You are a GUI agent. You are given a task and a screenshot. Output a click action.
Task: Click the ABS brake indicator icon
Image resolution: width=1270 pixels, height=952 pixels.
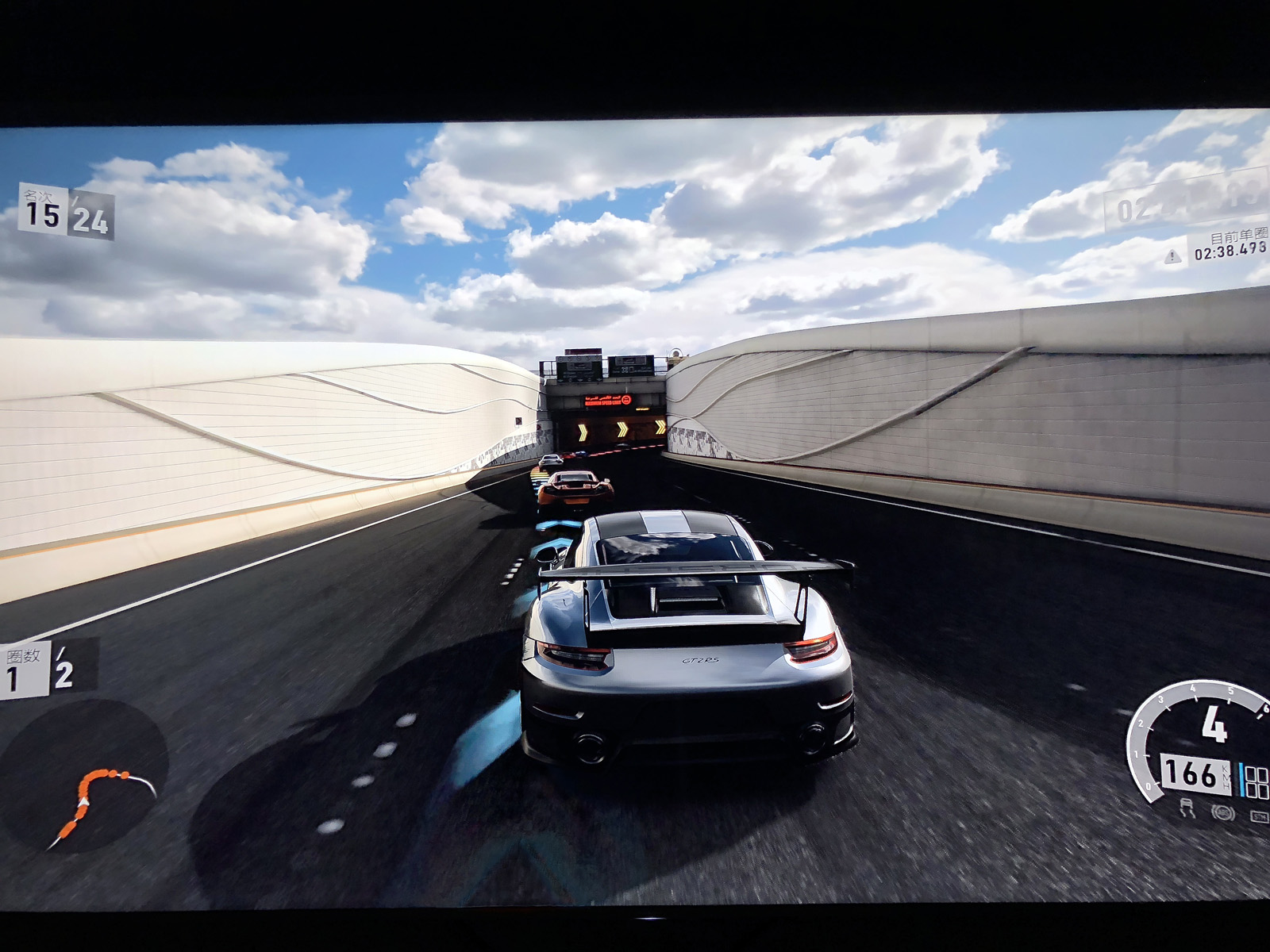tap(1223, 812)
